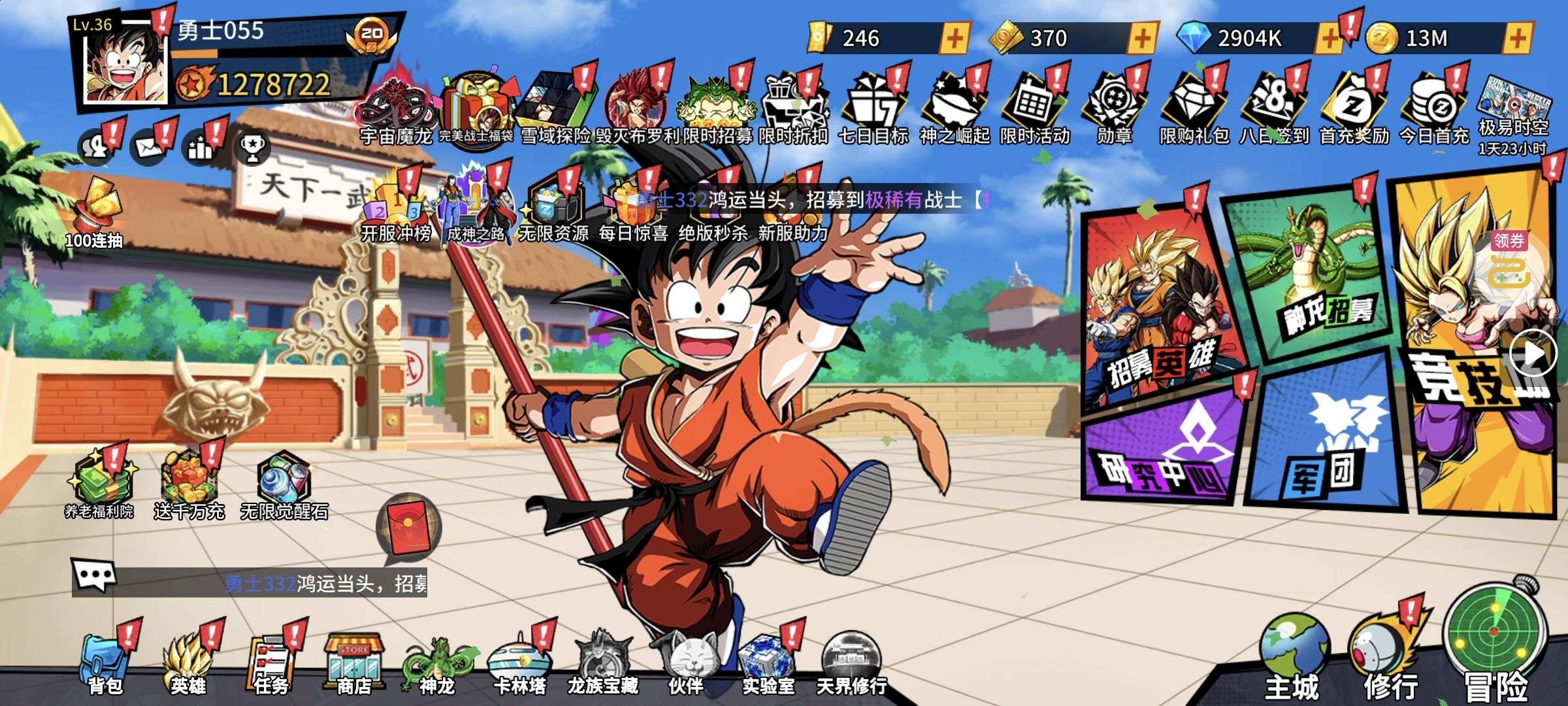The width and height of the screenshot is (1568, 706).
Task: Show the 任务 quest list
Action: click(x=271, y=664)
